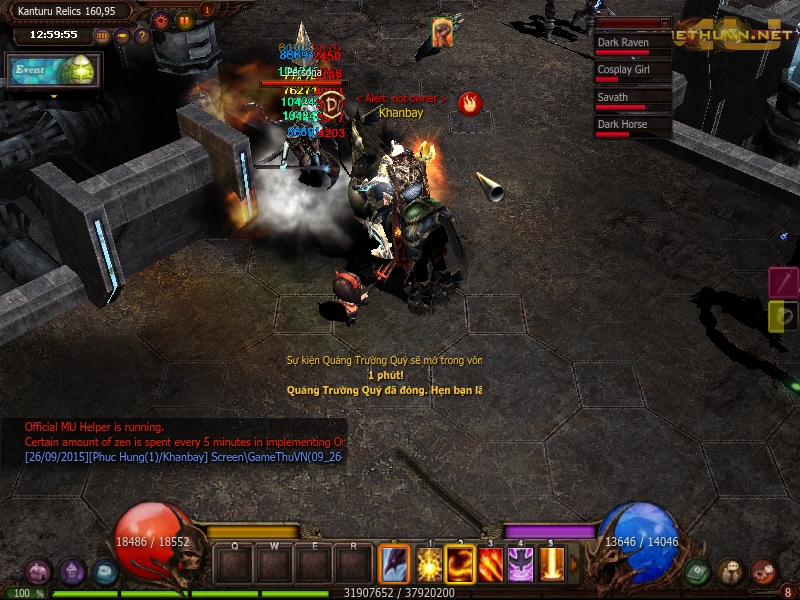Activate the yellow starburst skill
The height and width of the screenshot is (600, 800).
point(431,566)
